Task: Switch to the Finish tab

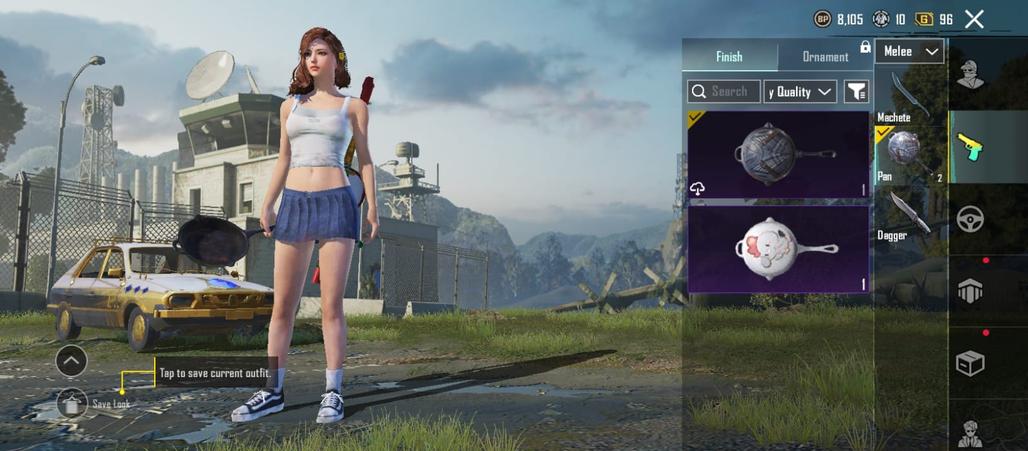Action: (729, 57)
